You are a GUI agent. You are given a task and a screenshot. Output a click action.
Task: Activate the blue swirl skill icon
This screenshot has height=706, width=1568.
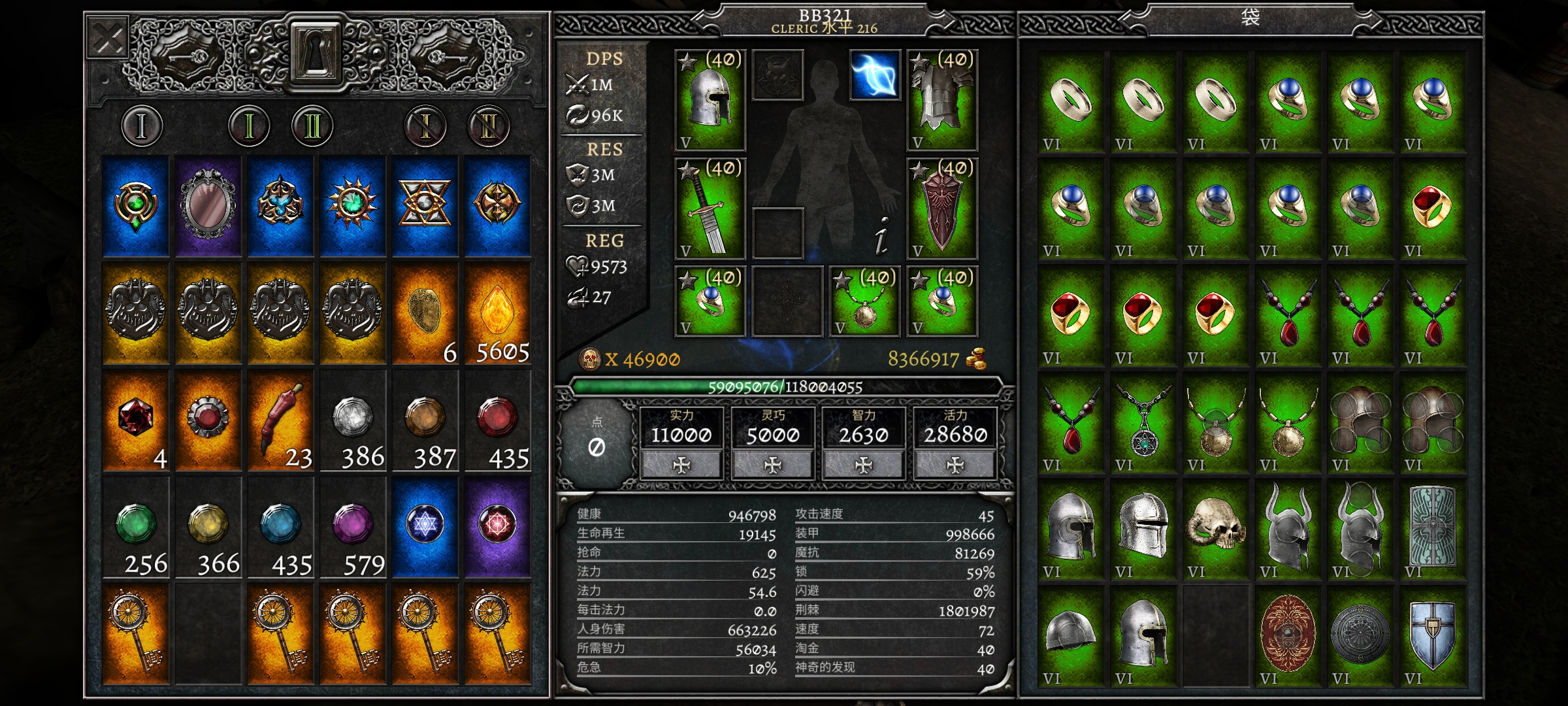pos(875,76)
